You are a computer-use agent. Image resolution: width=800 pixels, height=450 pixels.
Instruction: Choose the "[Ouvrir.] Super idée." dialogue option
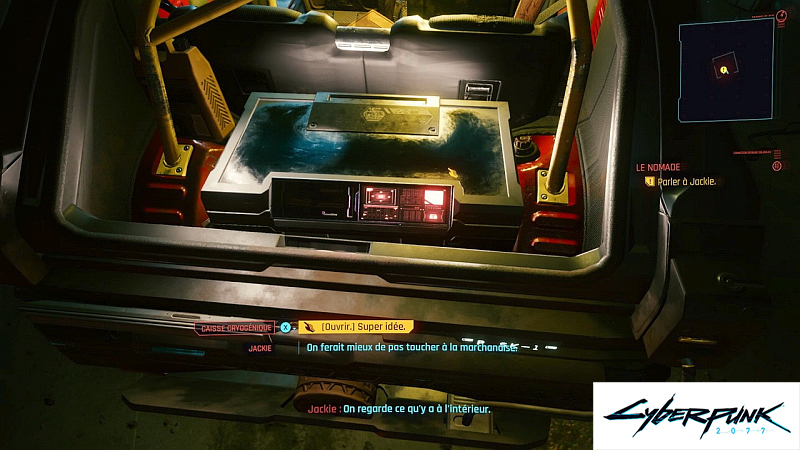click(356, 327)
